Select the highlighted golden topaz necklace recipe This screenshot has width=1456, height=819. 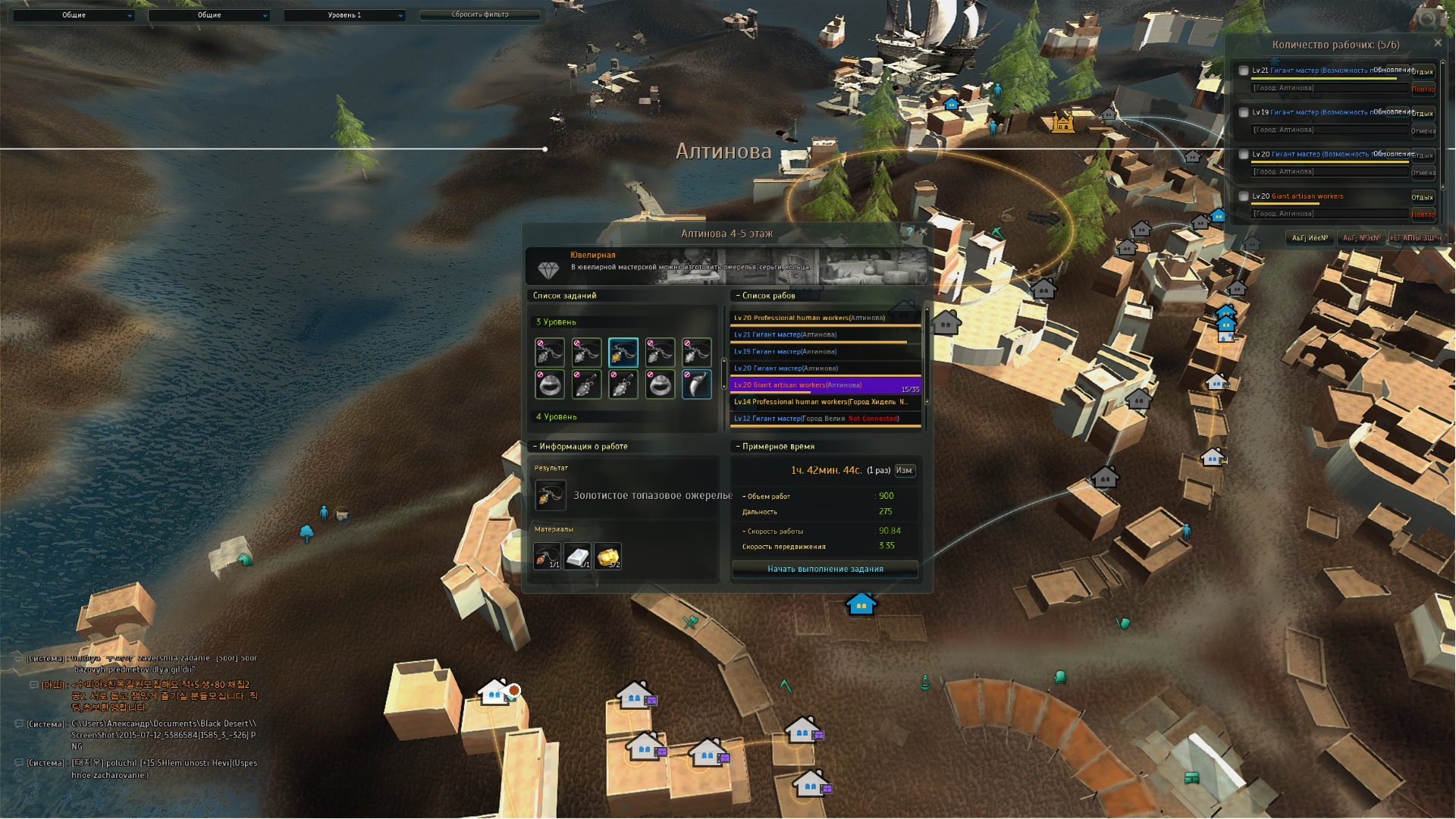coord(623,353)
